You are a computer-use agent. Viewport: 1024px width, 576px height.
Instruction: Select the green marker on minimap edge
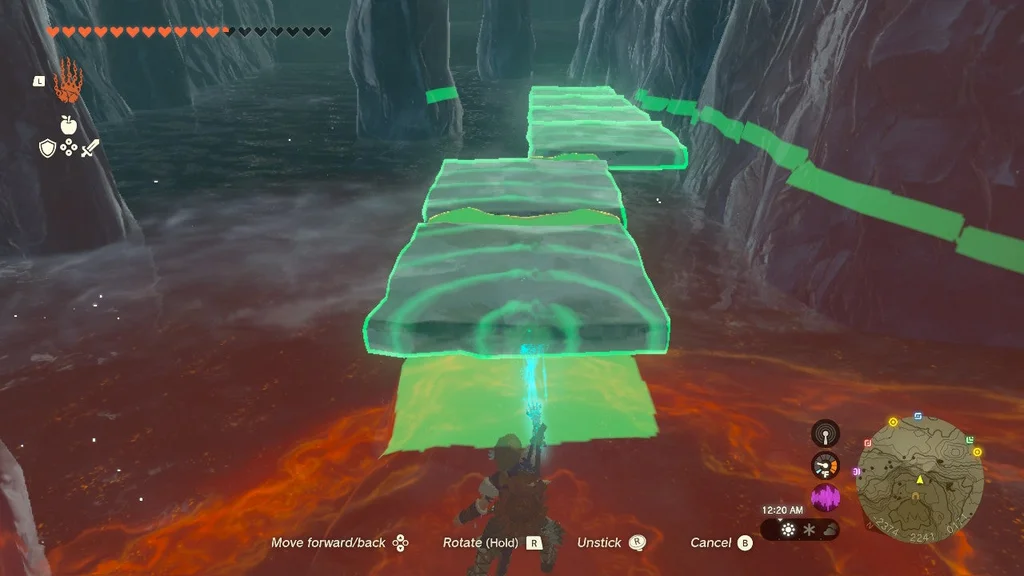pyautogui.click(x=968, y=439)
